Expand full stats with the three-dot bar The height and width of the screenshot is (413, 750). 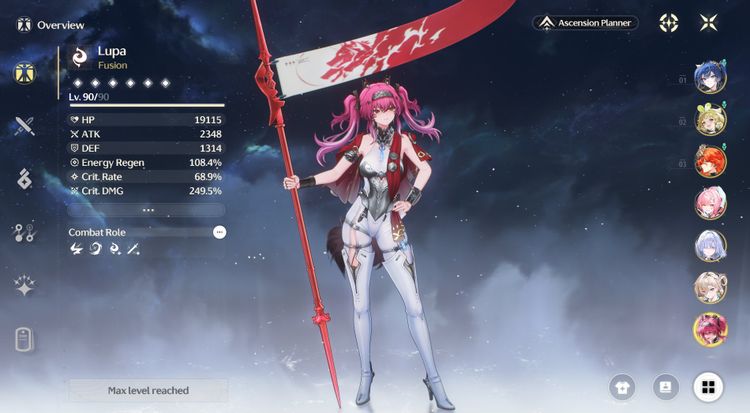pyautogui.click(x=147, y=210)
